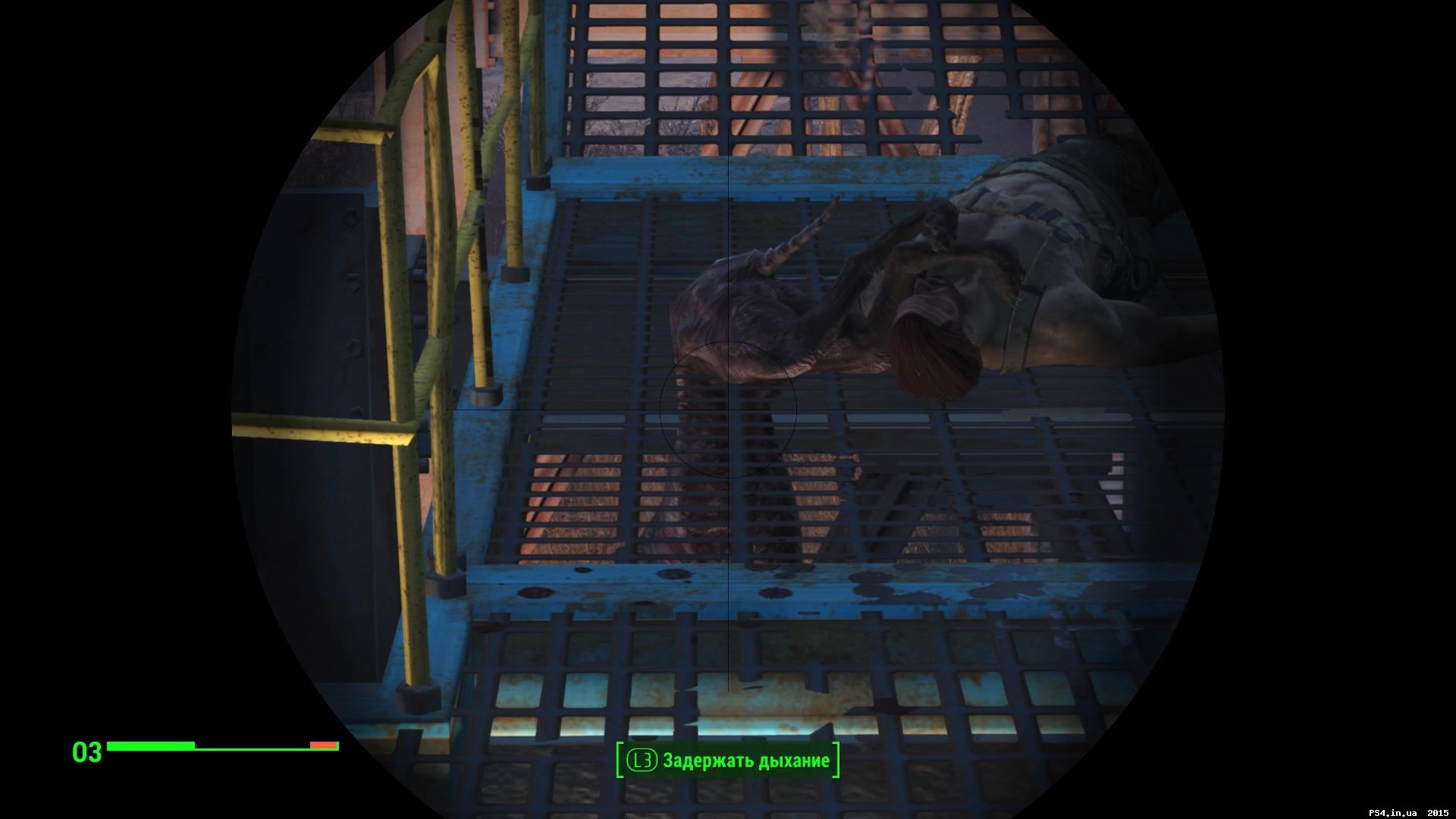Click the scope crosshair center
This screenshot has height=819, width=1456.
728,409
